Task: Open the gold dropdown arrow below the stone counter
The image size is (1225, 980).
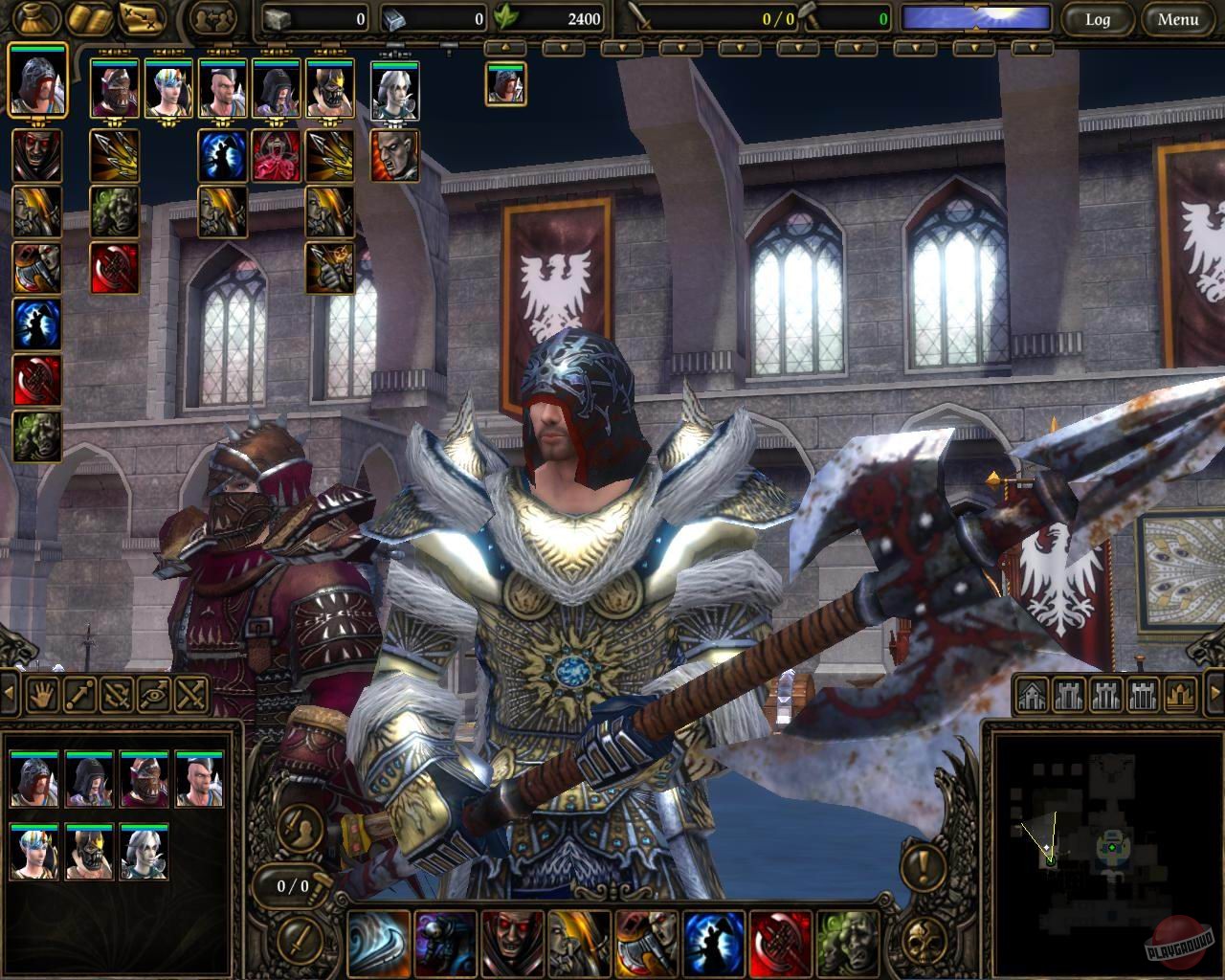Action: pos(505,46)
